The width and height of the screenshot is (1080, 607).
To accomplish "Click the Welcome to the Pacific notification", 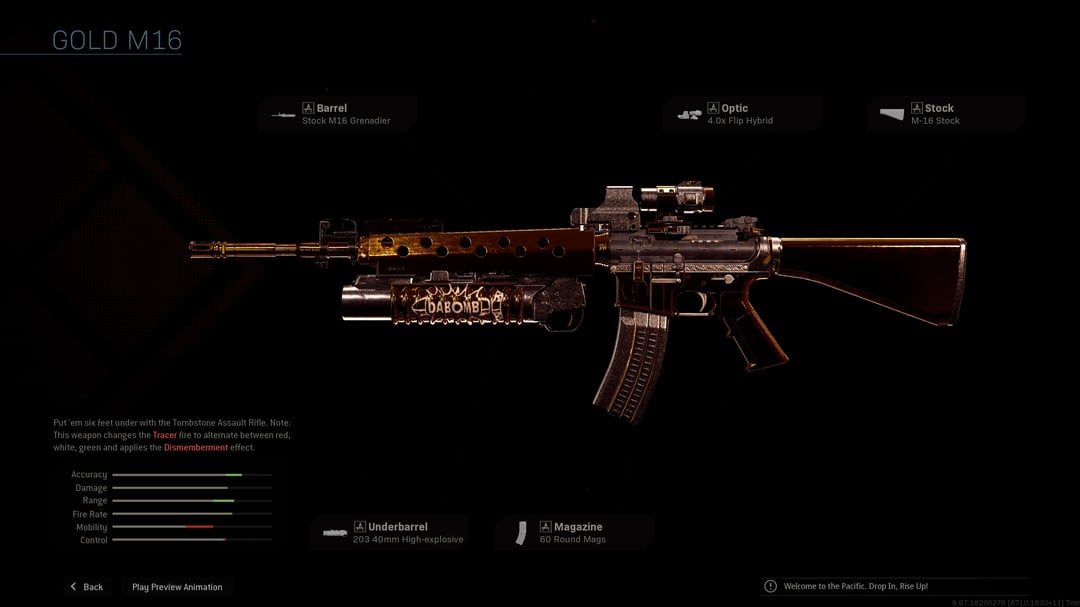I will [x=855, y=586].
